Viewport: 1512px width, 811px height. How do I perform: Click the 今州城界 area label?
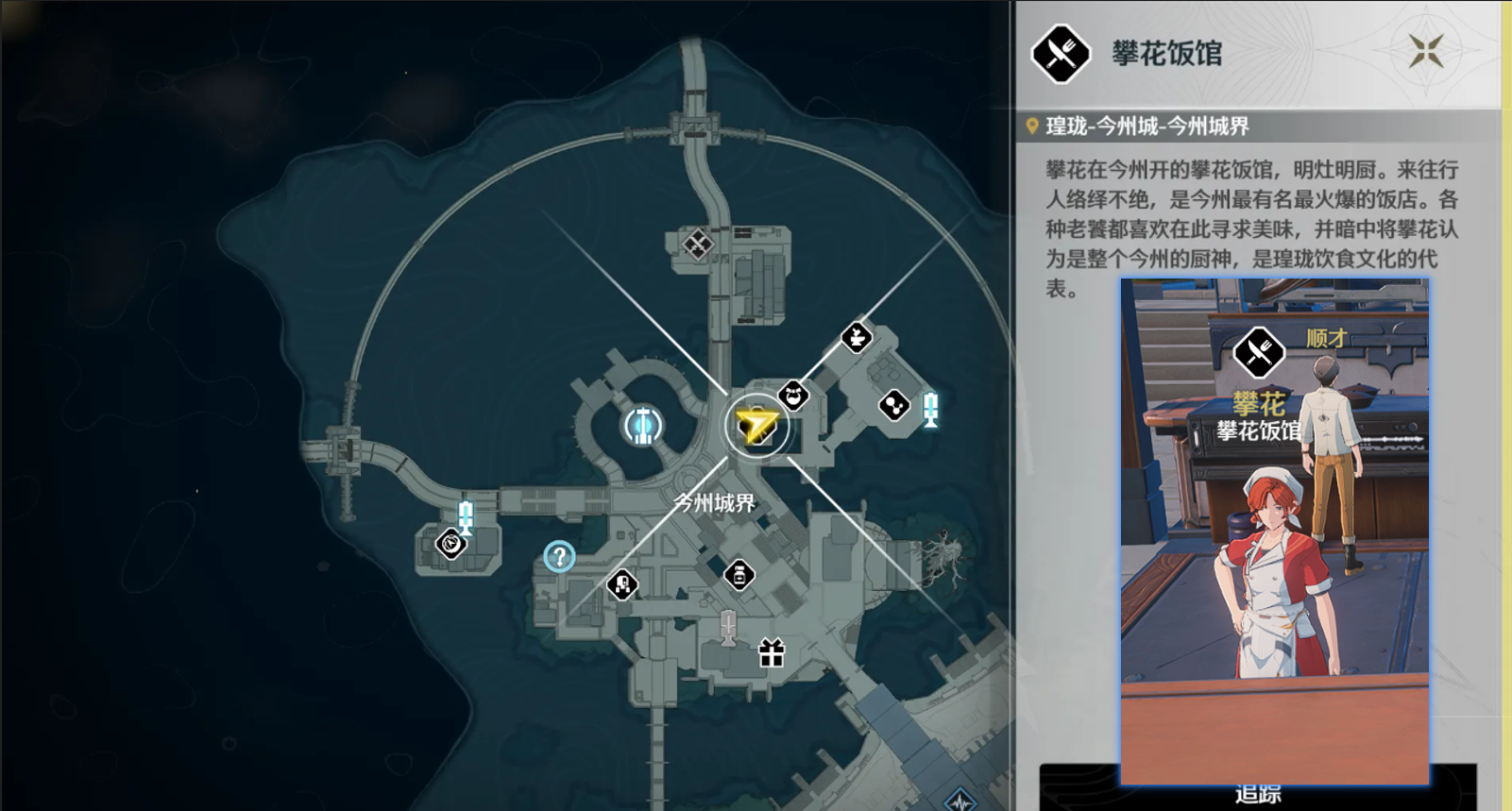point(715,503)
